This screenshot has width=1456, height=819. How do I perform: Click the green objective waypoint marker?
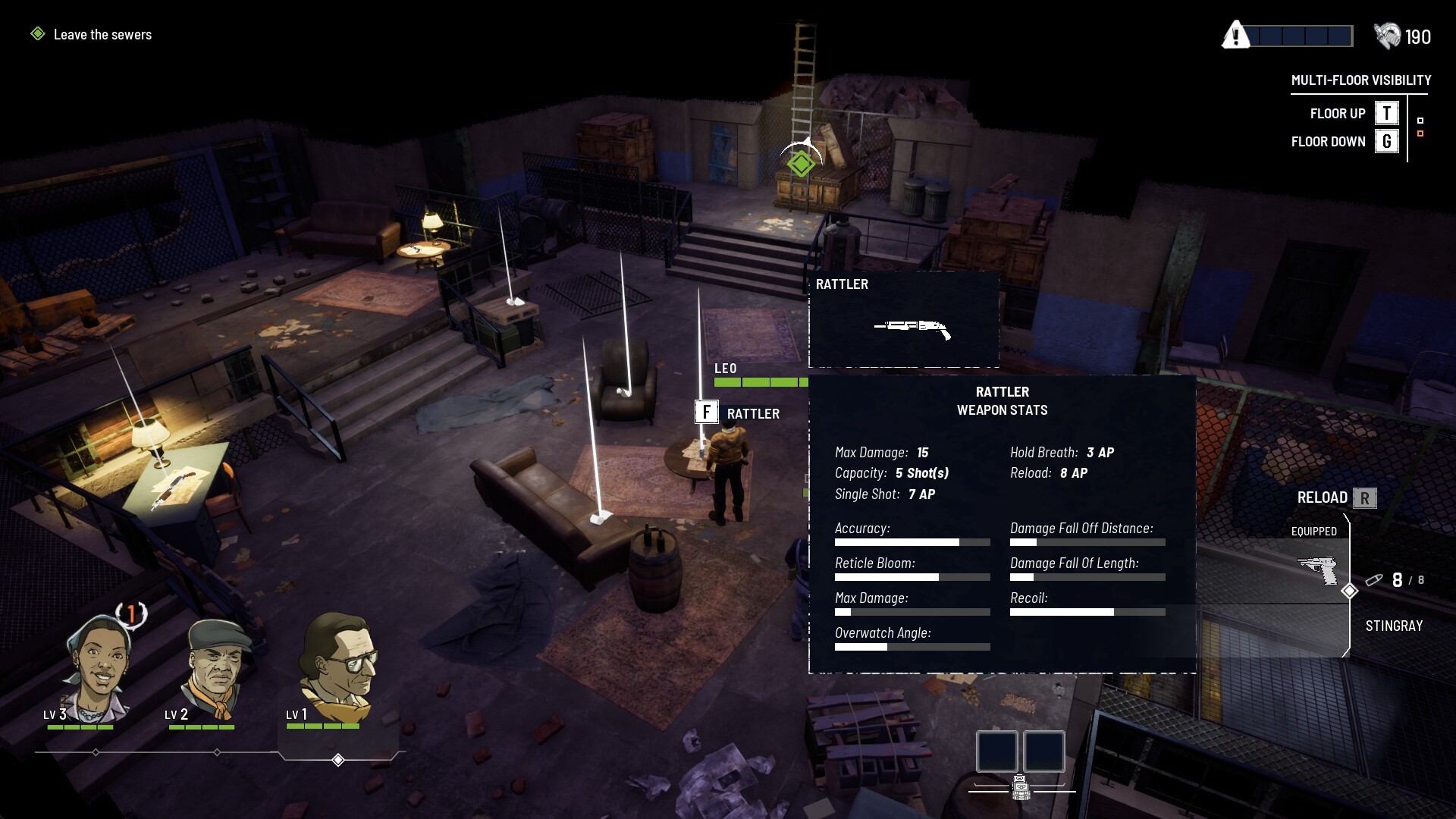click(801, 163)
